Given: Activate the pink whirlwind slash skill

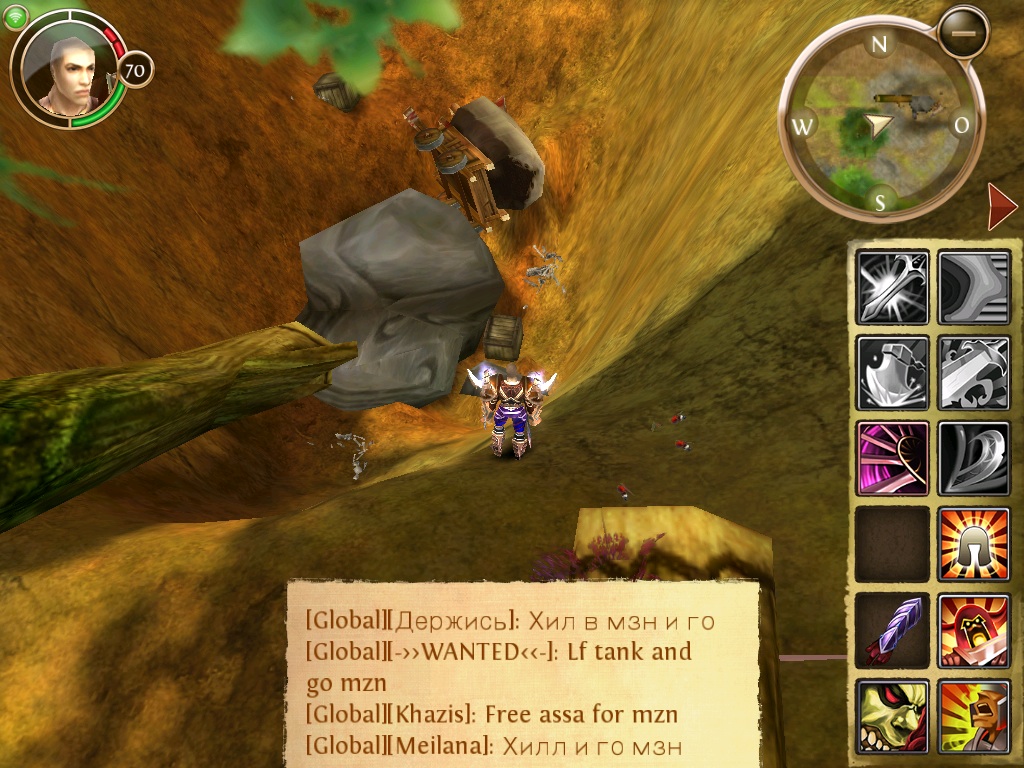Looking at the screenshot, I should pos(892,458).
